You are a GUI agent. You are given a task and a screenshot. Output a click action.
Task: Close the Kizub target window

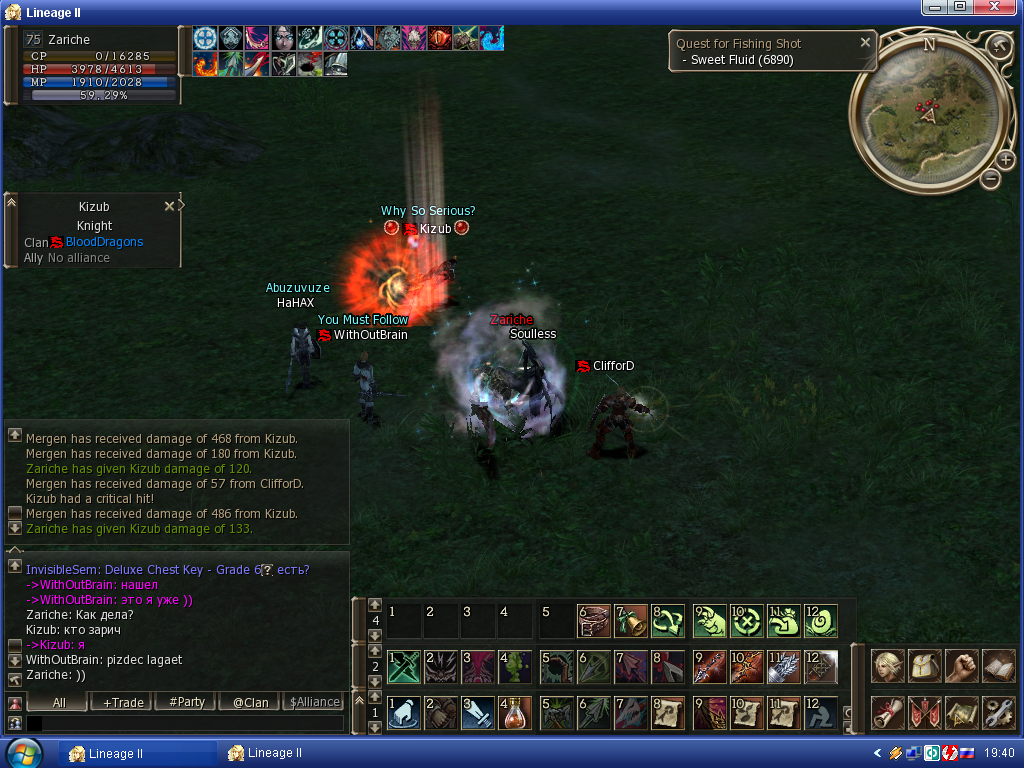click(169, 206)
